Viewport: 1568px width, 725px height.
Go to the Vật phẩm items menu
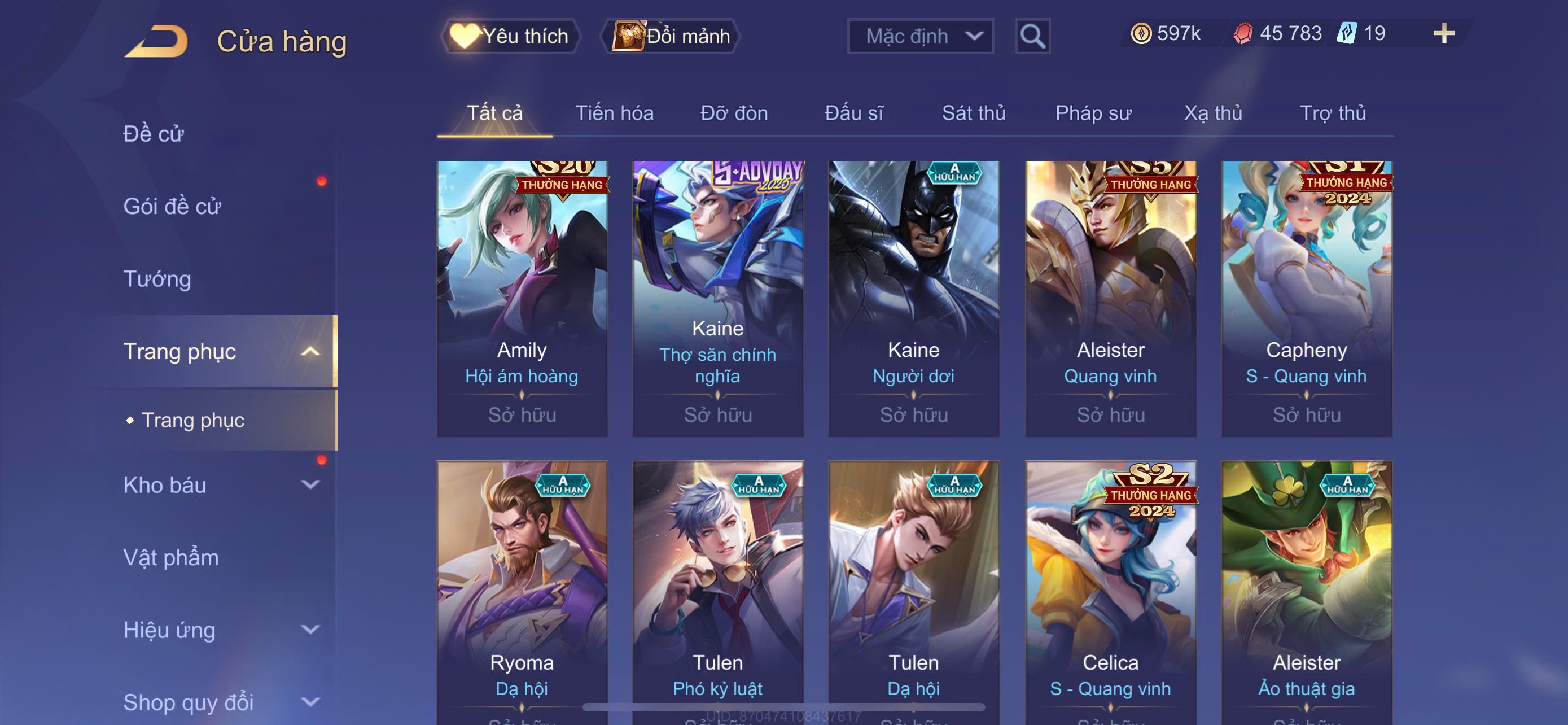(171, 558)
